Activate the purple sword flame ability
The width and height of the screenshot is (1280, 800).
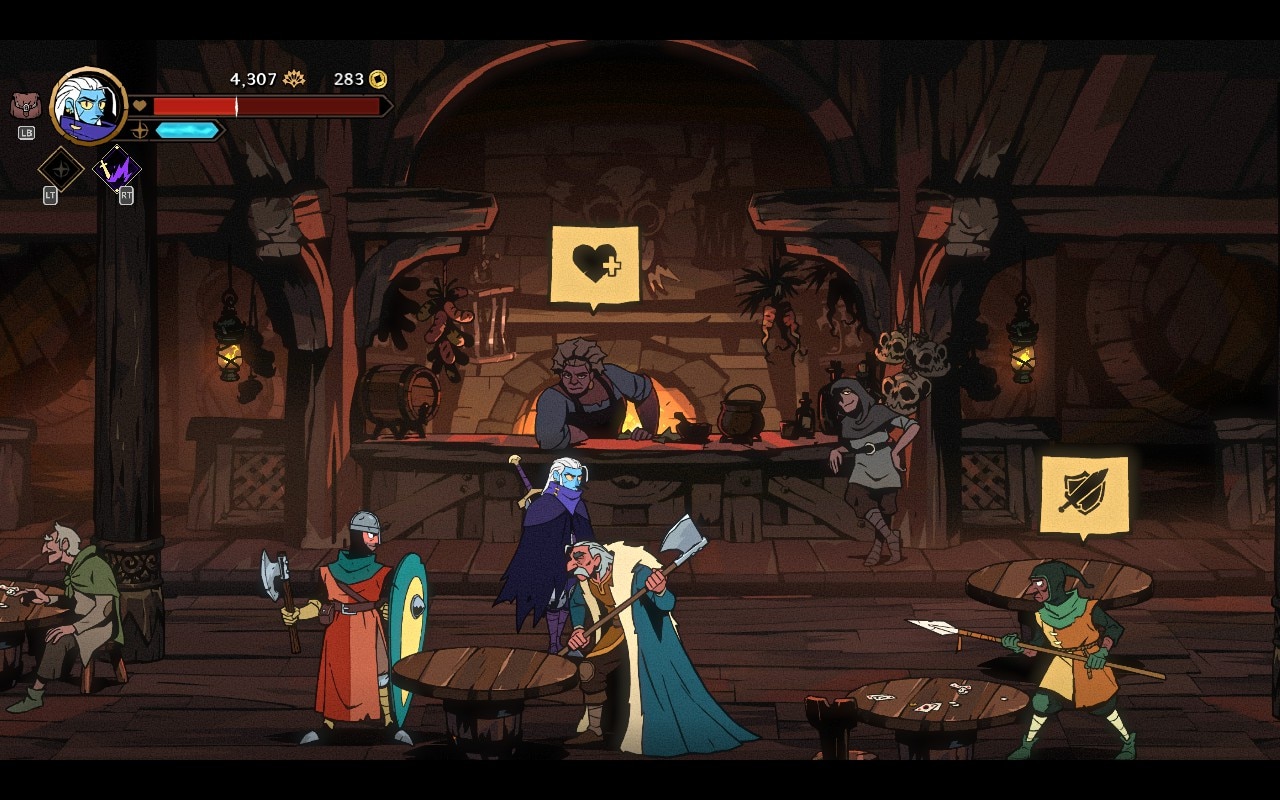click(x=117, y=170)
